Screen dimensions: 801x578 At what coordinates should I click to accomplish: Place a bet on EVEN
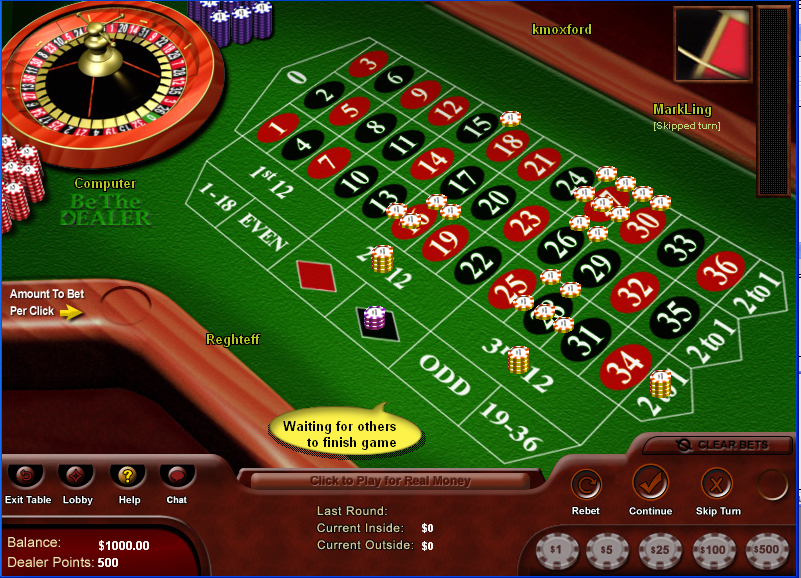[x=264, y=233]
